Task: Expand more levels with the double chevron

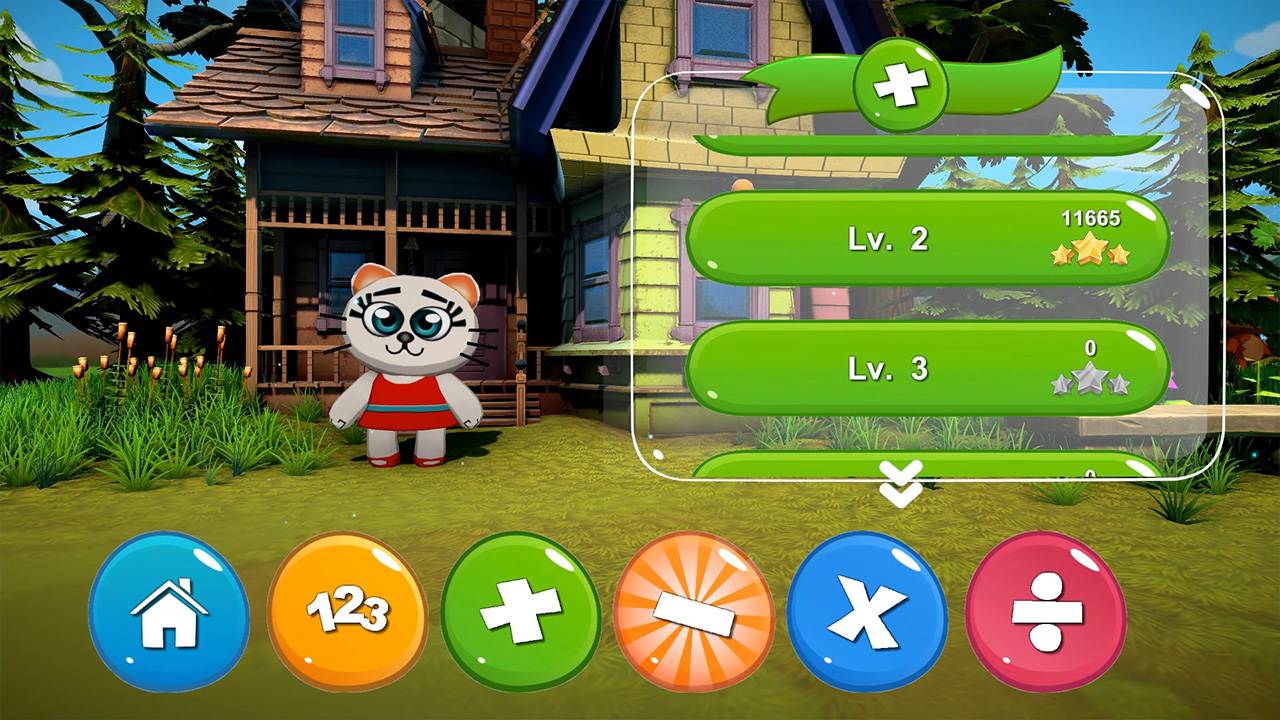Action: 899,486
